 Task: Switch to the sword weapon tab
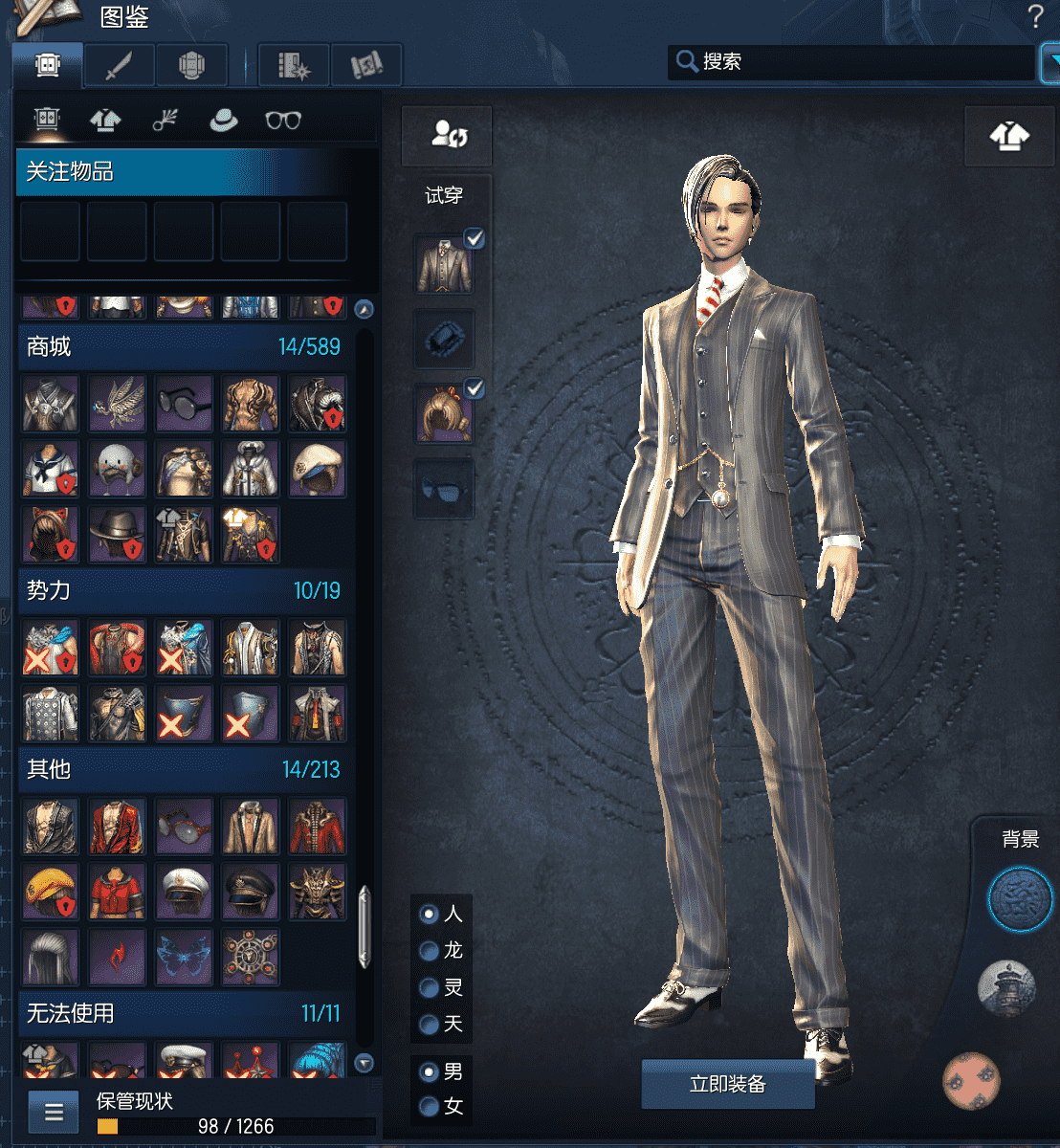pos(118,66)
